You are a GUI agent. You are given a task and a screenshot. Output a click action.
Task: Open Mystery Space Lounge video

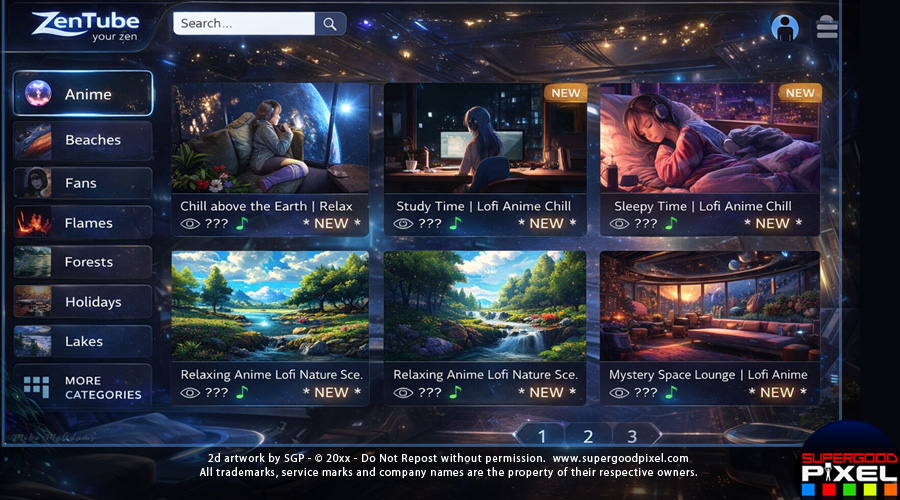point(709,306)
